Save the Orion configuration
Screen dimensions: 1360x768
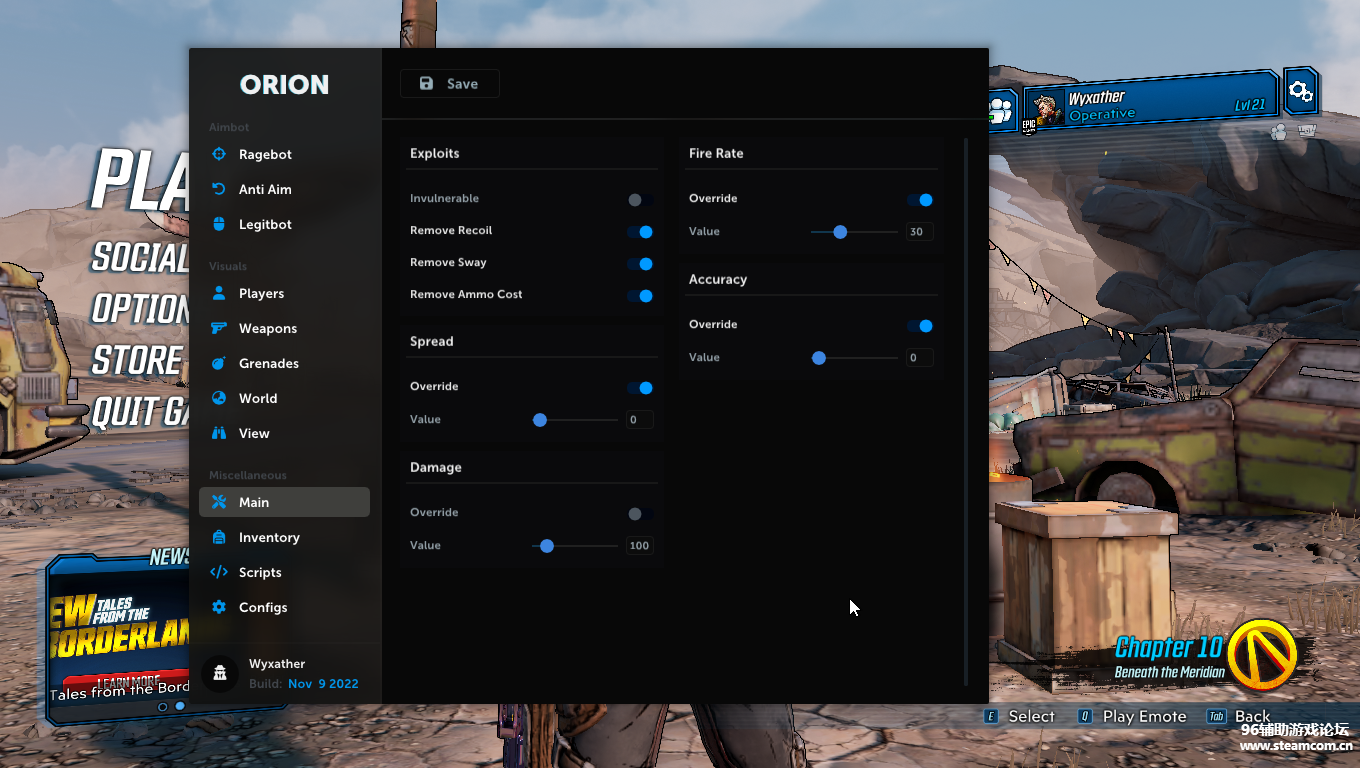[449, 84]
